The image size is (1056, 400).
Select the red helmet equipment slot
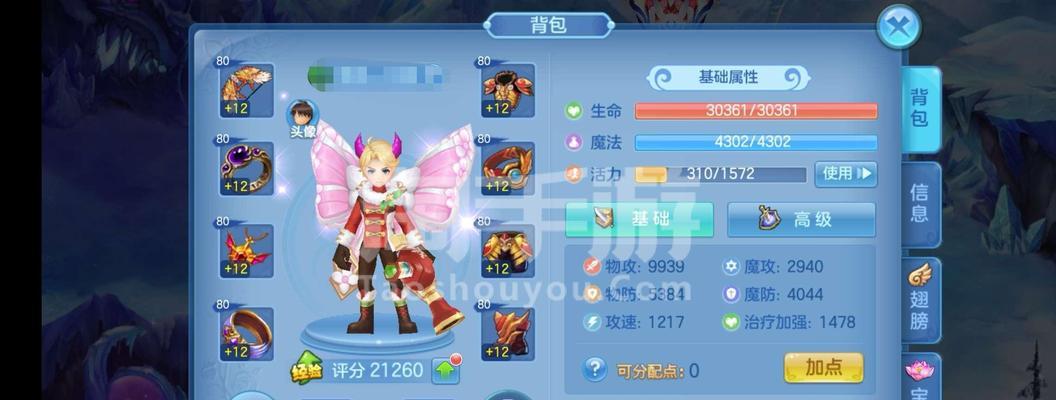point(508,92)
